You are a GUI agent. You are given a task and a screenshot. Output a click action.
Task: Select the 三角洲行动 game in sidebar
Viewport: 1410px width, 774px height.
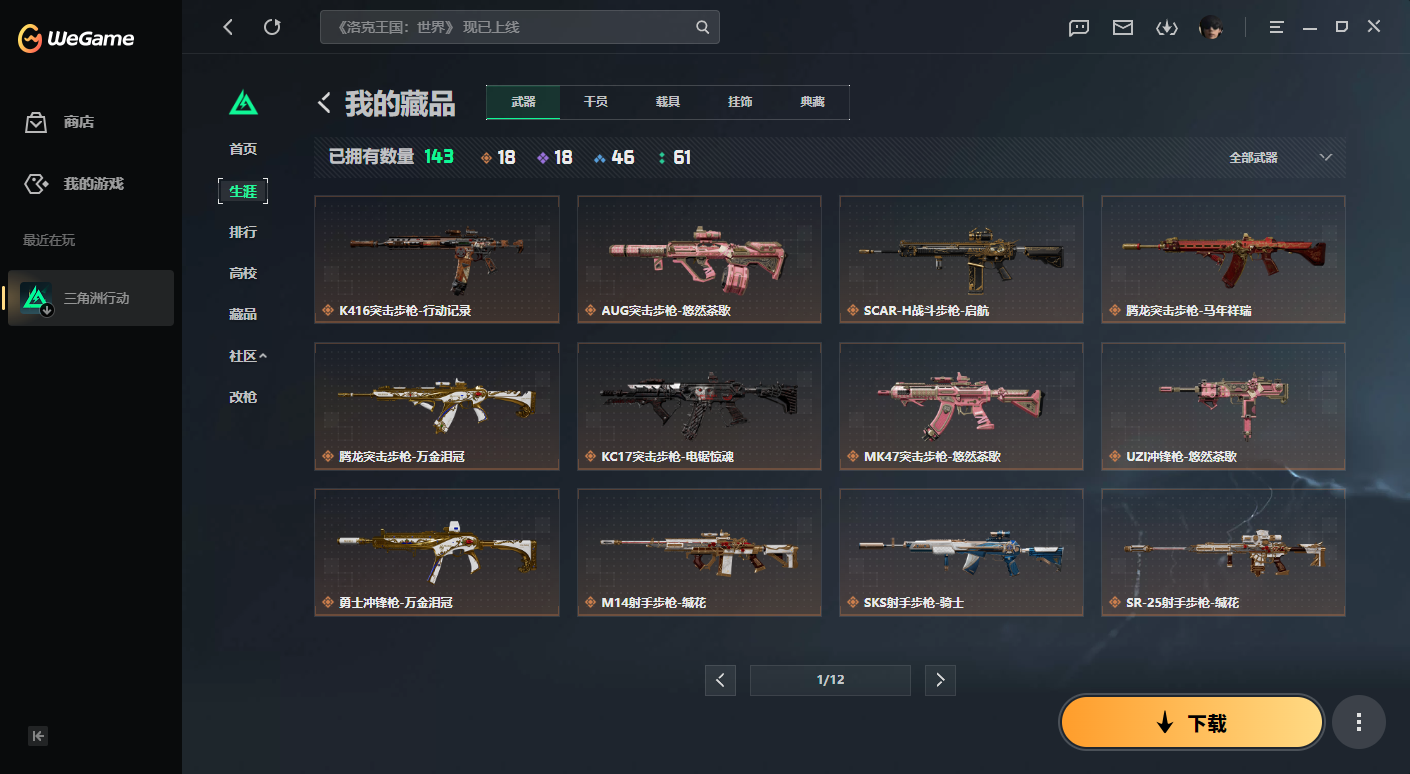[90, 297]
